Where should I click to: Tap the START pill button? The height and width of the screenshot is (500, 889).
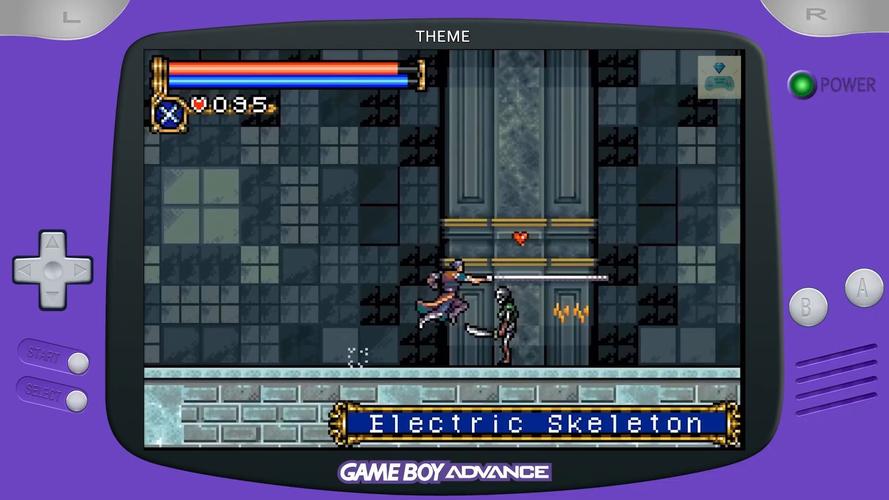click(x=76, y=362)
